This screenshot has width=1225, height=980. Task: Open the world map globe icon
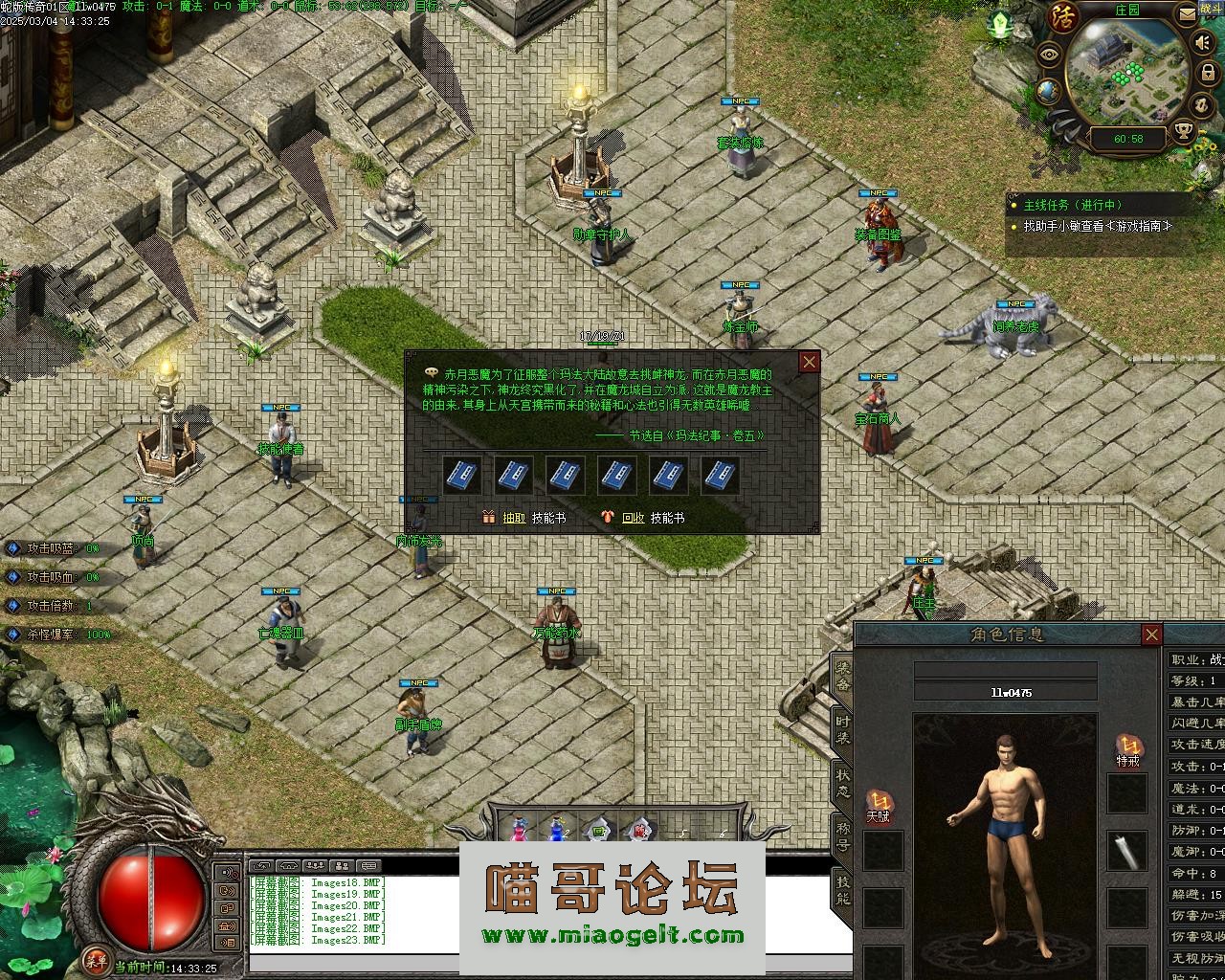(1048, 91)
